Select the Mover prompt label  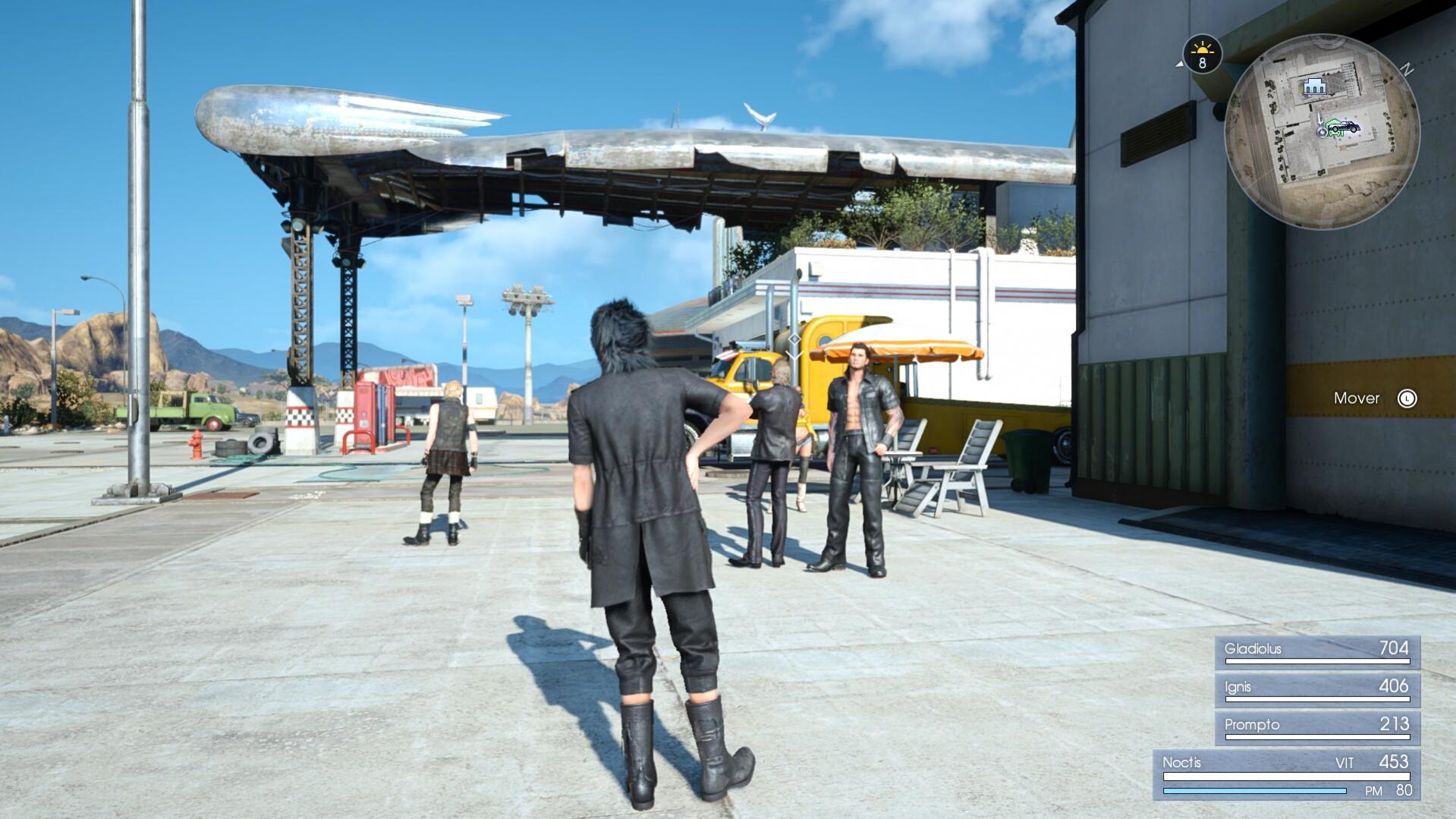tap(1357, 398)
